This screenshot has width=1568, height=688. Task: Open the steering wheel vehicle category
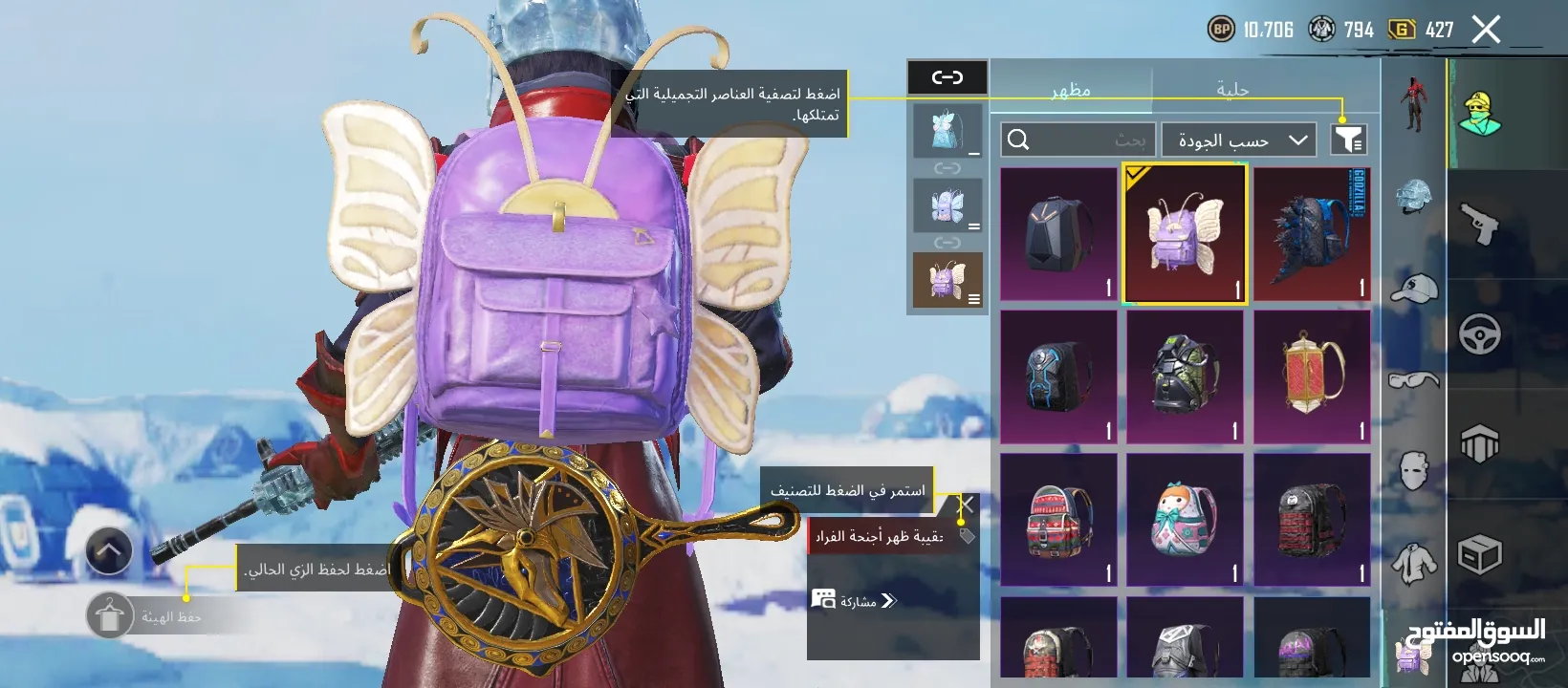(1479, 333)
